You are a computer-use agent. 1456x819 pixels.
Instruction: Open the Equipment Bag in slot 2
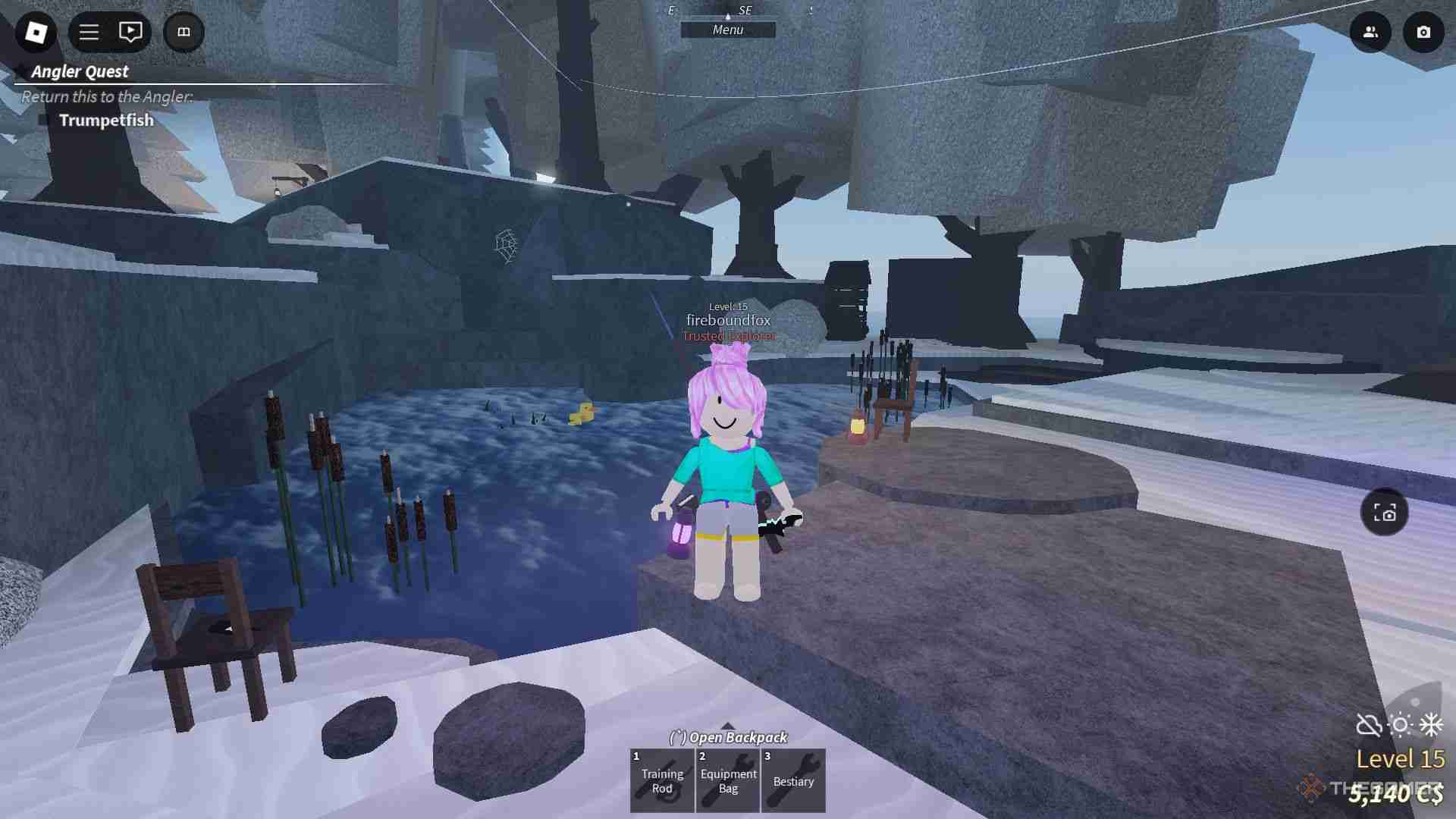(727, 780)
